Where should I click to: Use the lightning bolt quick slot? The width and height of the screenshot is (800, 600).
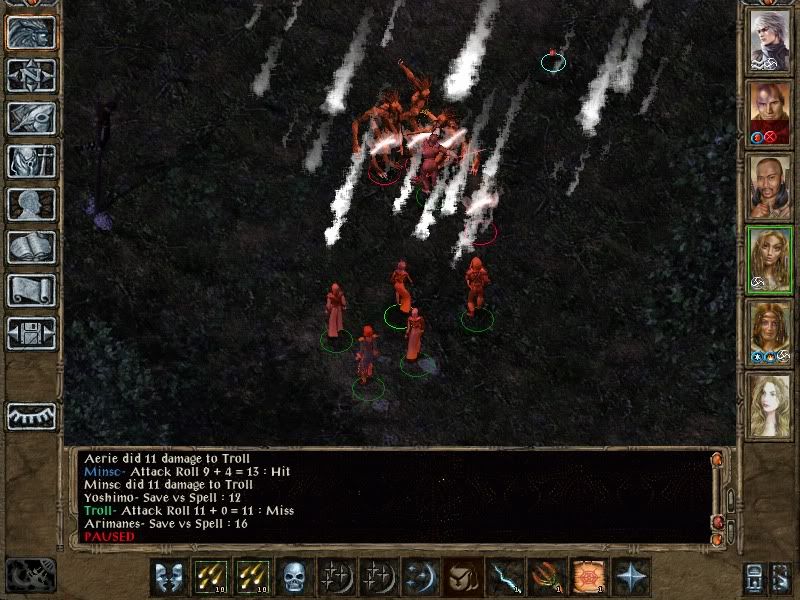(x=504, y=577)
